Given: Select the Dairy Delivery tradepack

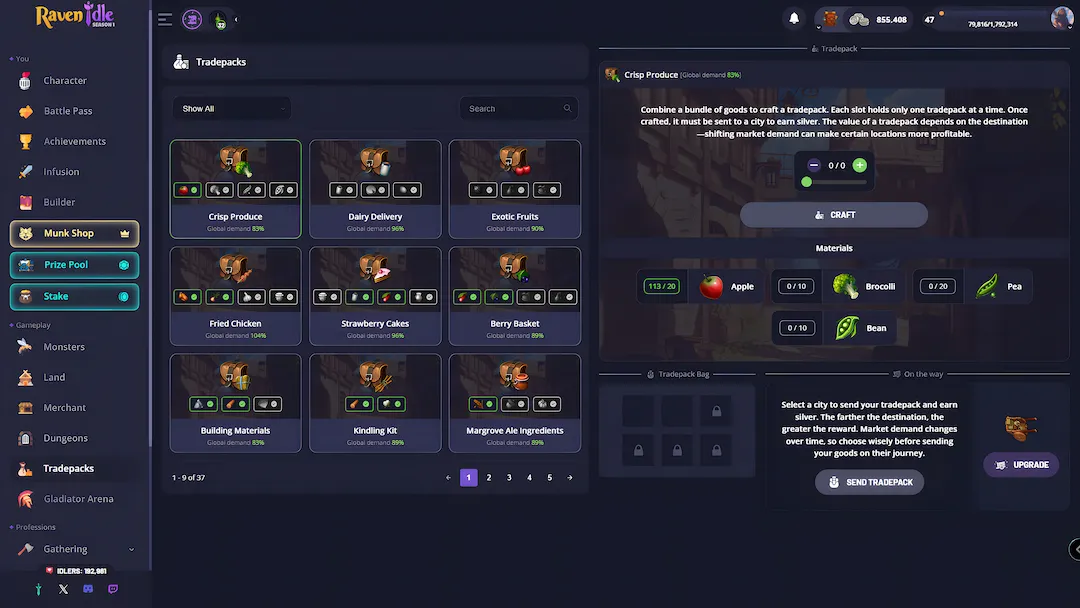Looking at the screenshot, I should [375, 189].
